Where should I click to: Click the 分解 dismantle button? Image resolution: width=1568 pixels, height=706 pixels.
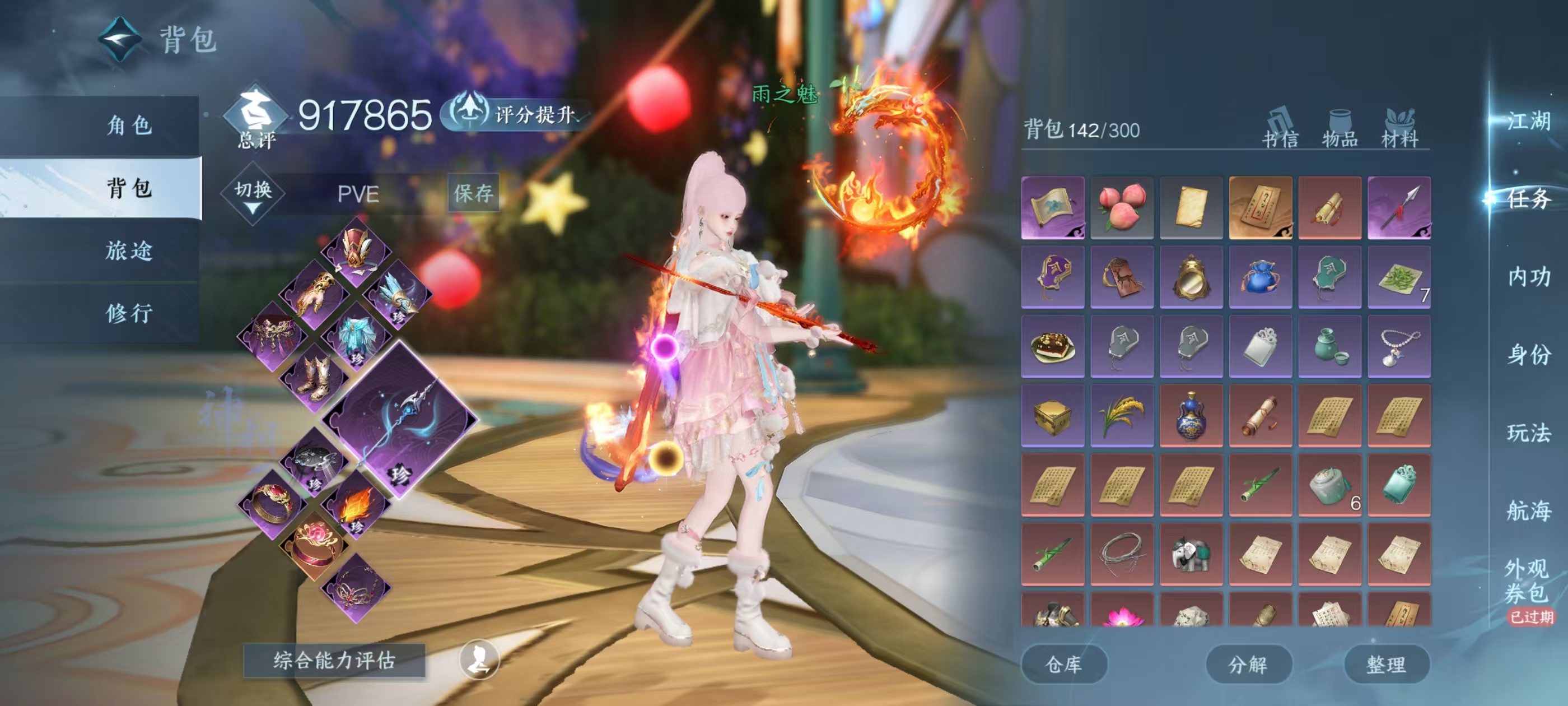(x=1248, y=664)
